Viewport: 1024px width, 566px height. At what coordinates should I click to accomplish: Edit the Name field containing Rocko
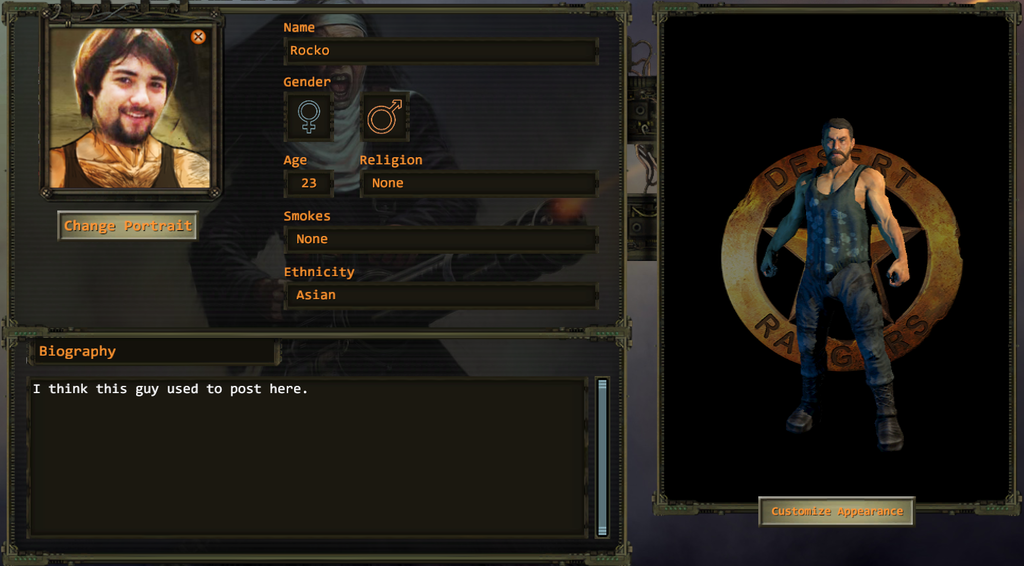click(x=440, y=51)
